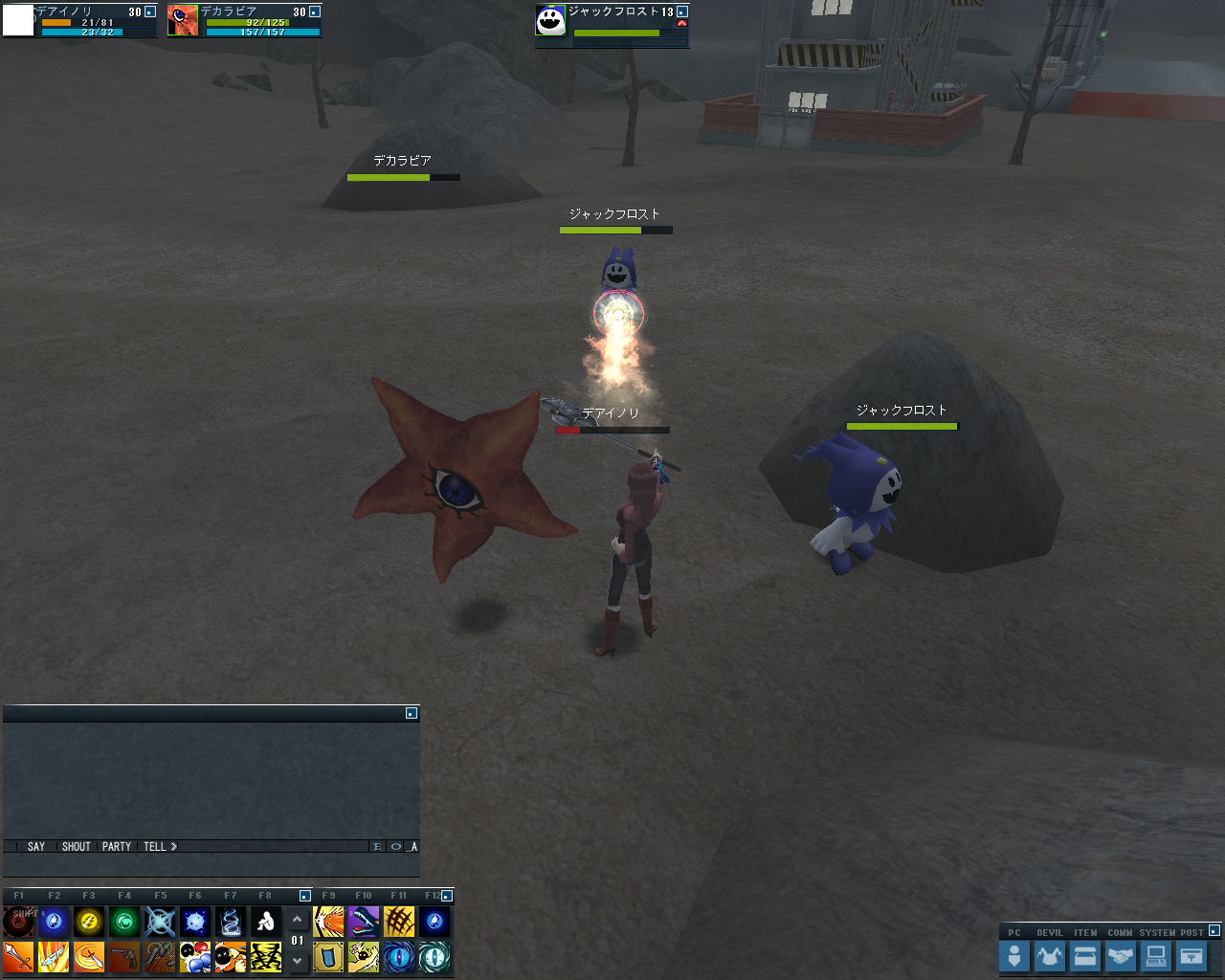Switch chat to SAY channel
This screenshot has width=1225, height=980.
(x=36, y=847)
